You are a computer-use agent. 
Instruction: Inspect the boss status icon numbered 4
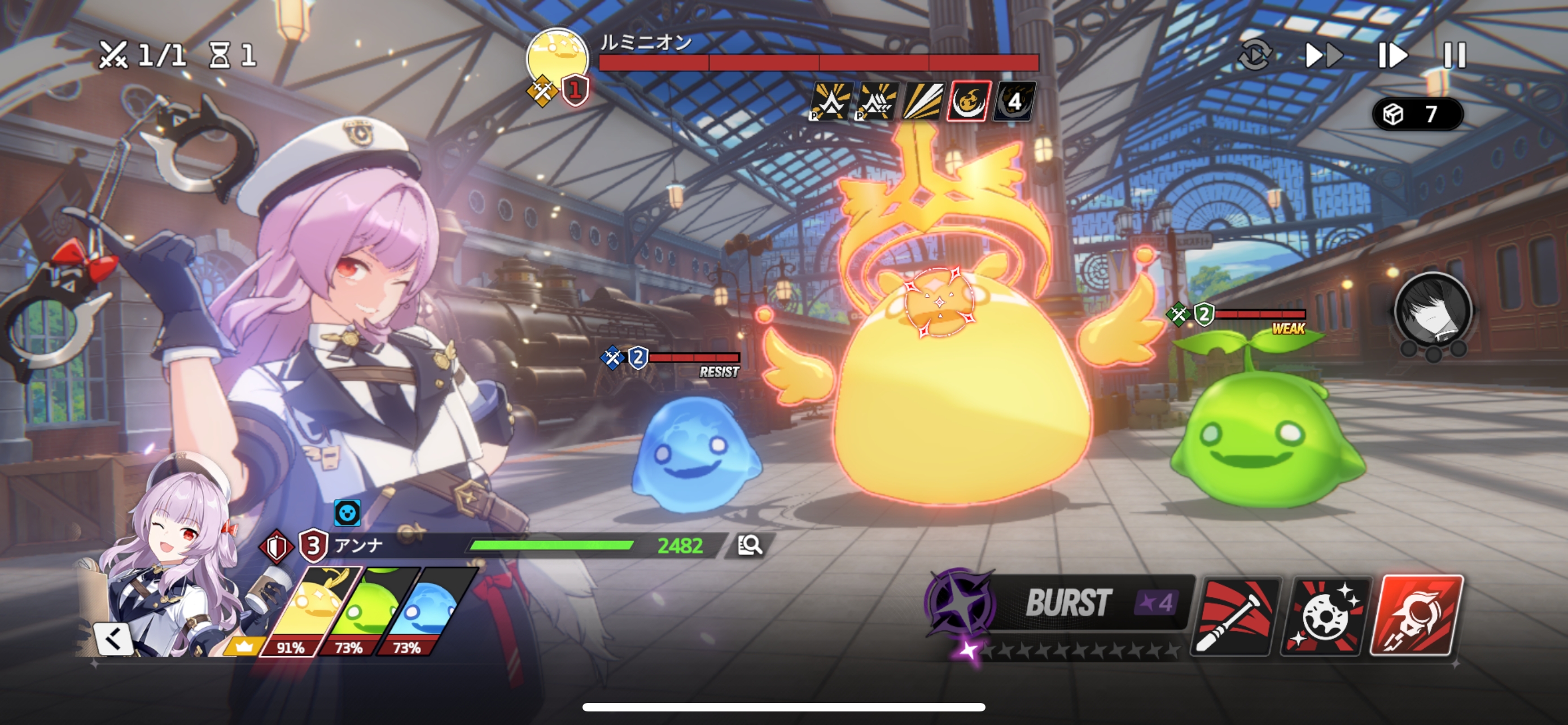(x=1014, y=101)
